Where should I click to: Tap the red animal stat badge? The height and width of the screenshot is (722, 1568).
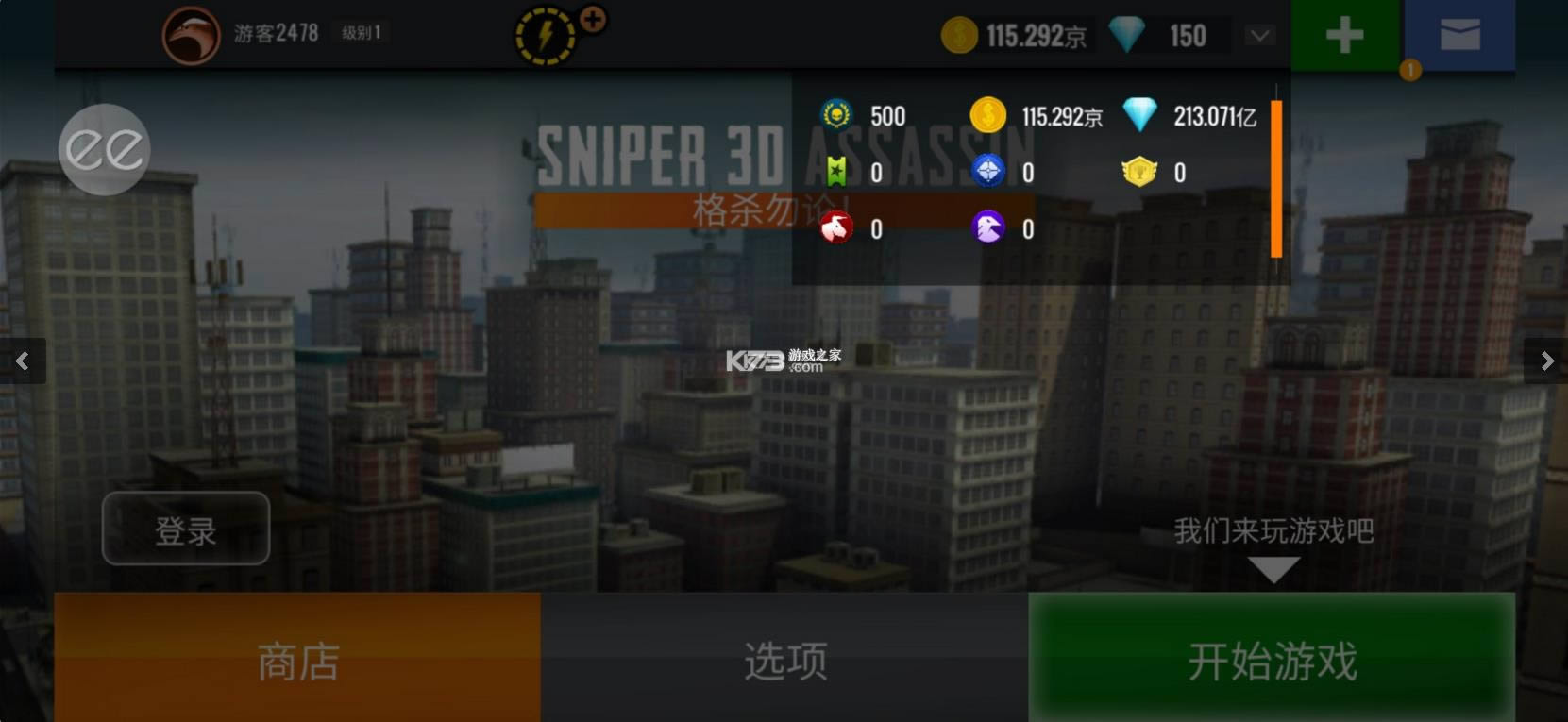click(838, 227)
